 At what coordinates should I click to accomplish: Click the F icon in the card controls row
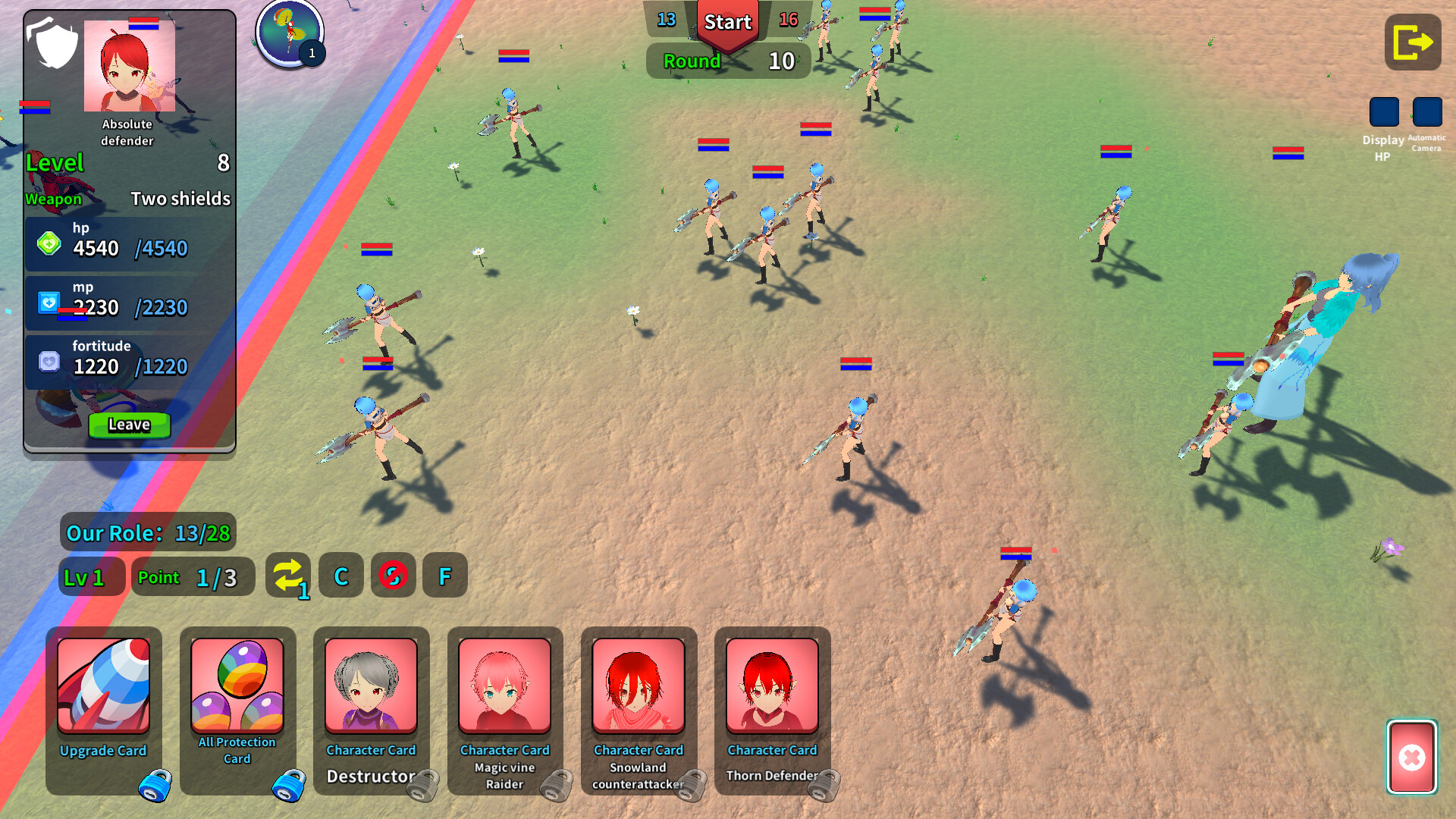pyautogui.click(x=445, y=576)
